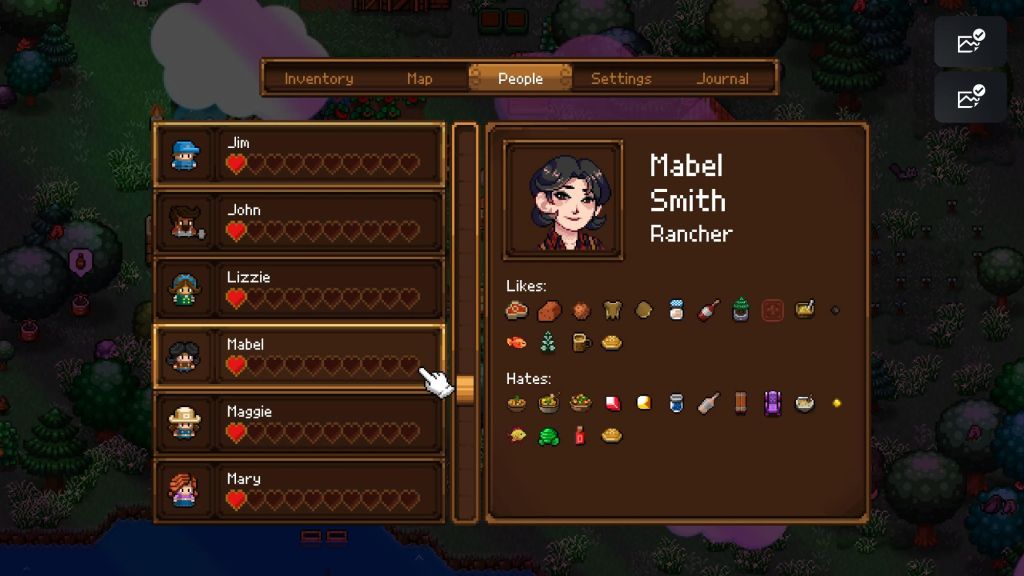Select Jim in the people list
This screenshot has height=576, width=1024.
point(298,154)
